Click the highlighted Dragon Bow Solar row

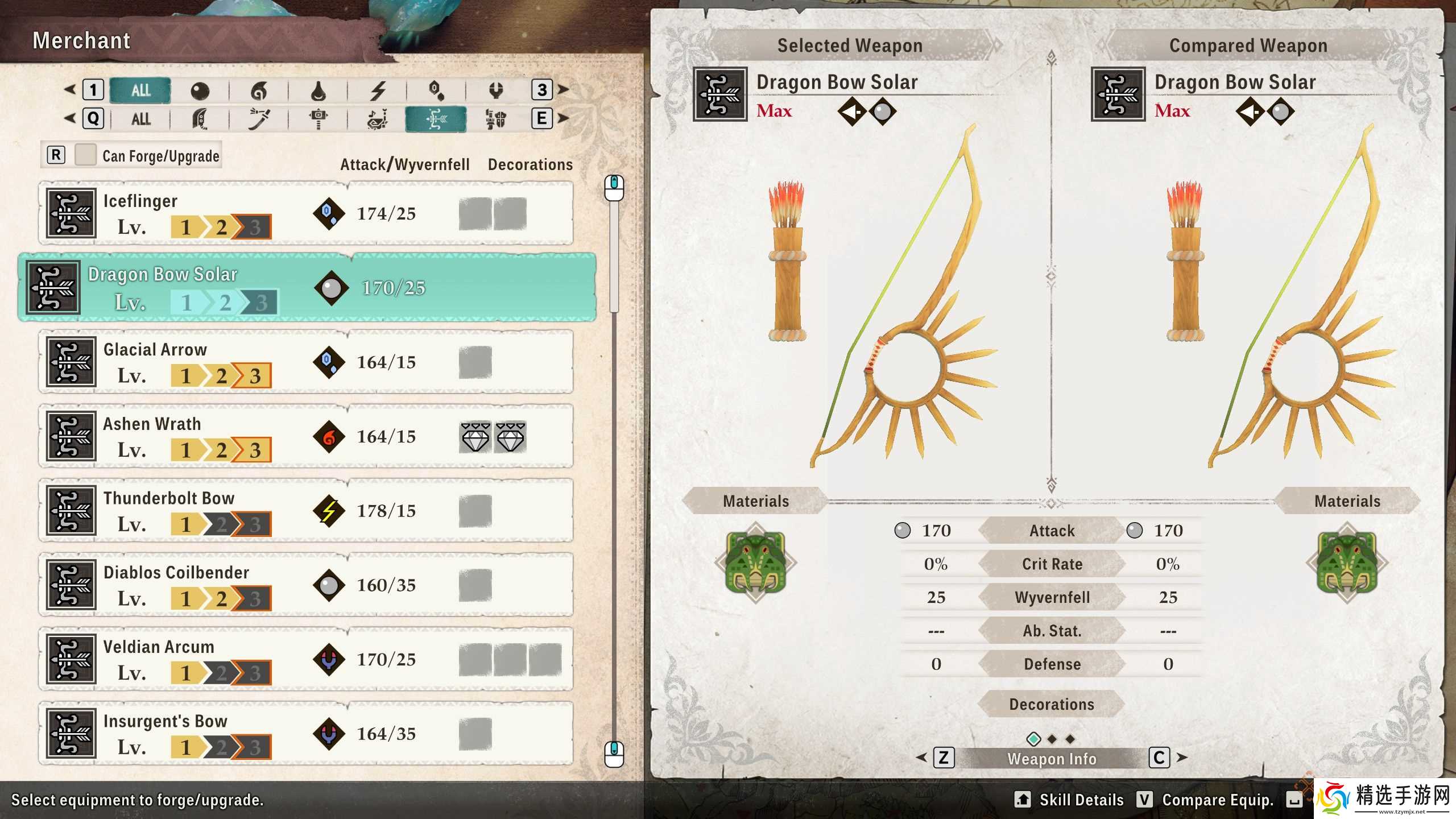pos(307,288)
